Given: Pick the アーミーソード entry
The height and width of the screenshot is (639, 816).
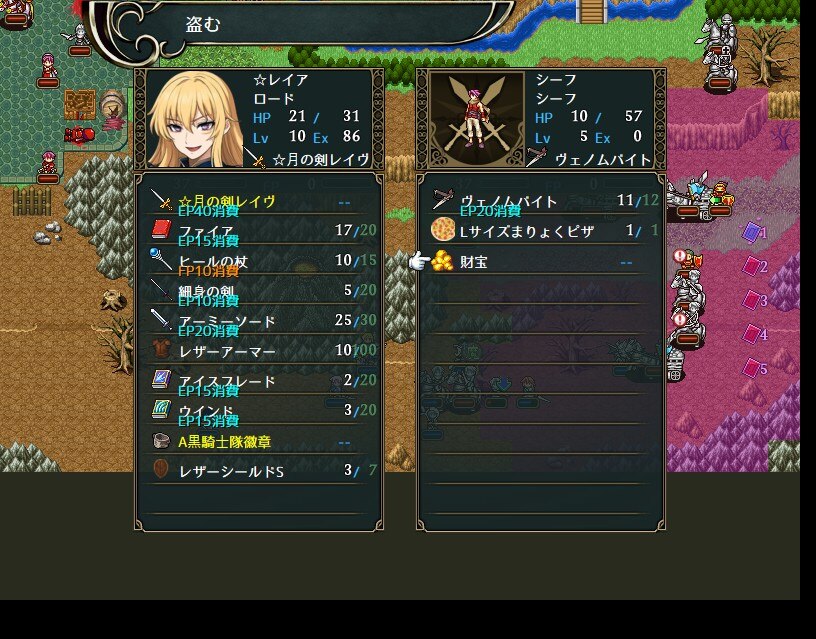Looking at the screenshot, I should point(258,321).
